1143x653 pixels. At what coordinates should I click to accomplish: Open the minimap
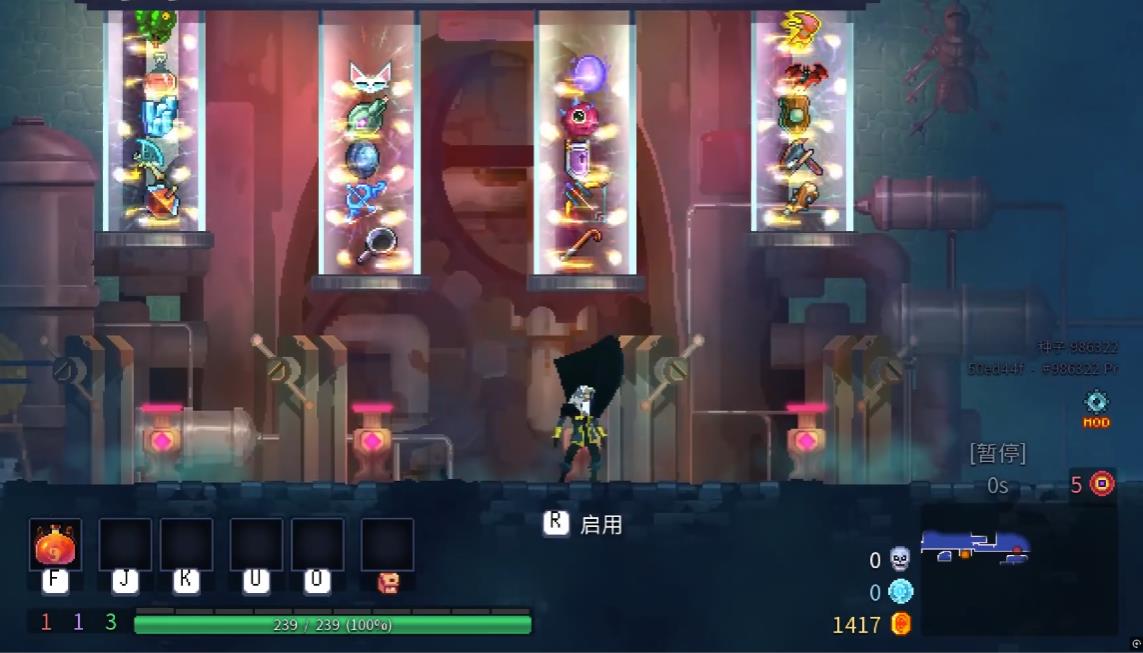[1017, 566]
